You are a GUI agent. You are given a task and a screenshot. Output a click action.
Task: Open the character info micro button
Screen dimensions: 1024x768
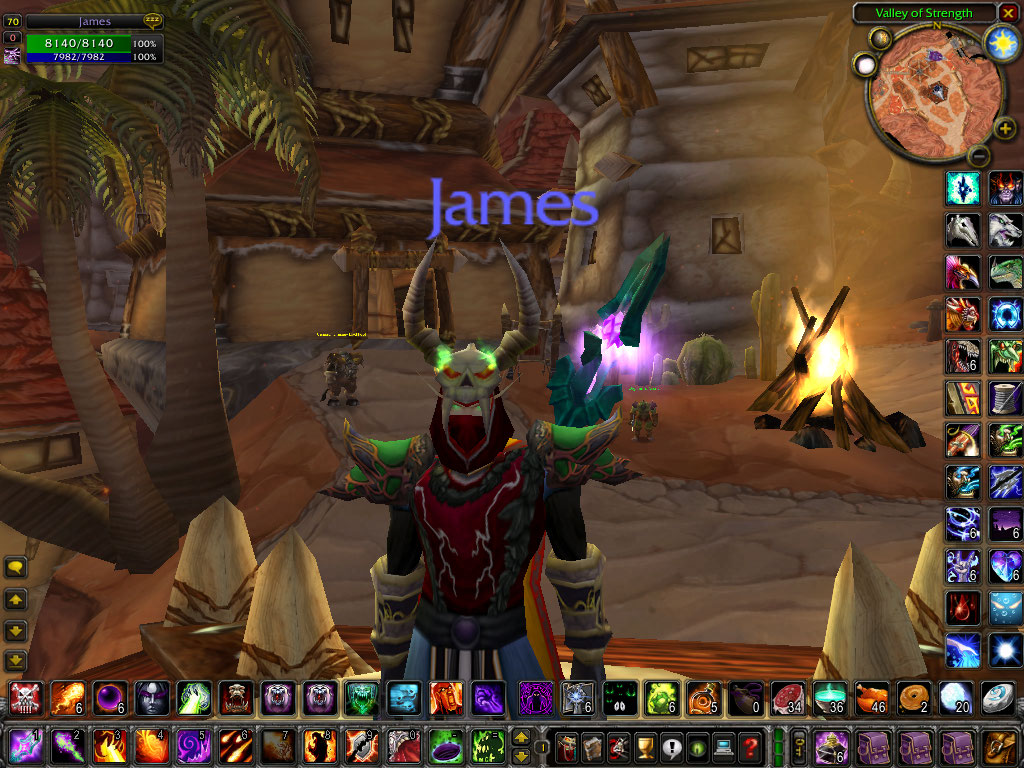pos(566,746)
